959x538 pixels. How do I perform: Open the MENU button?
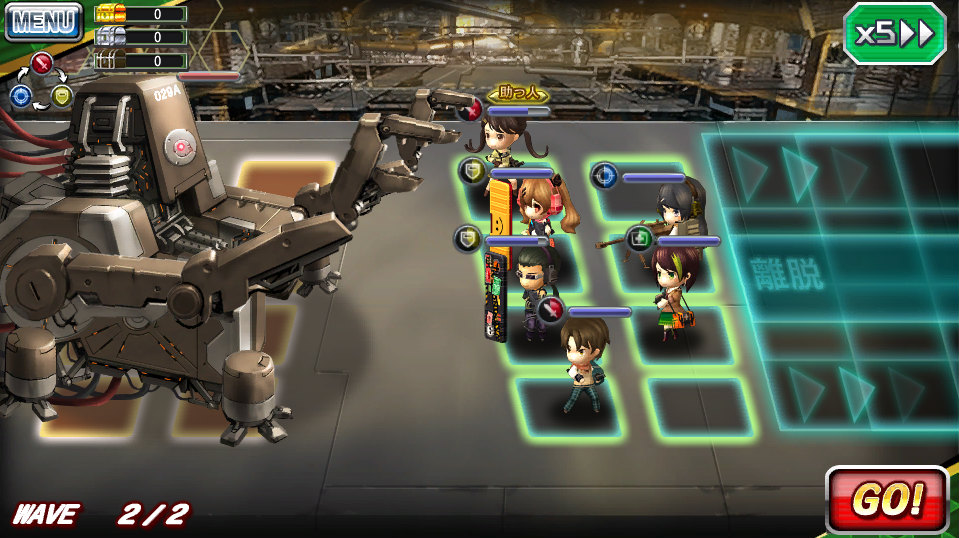click(x=43, y=21)
